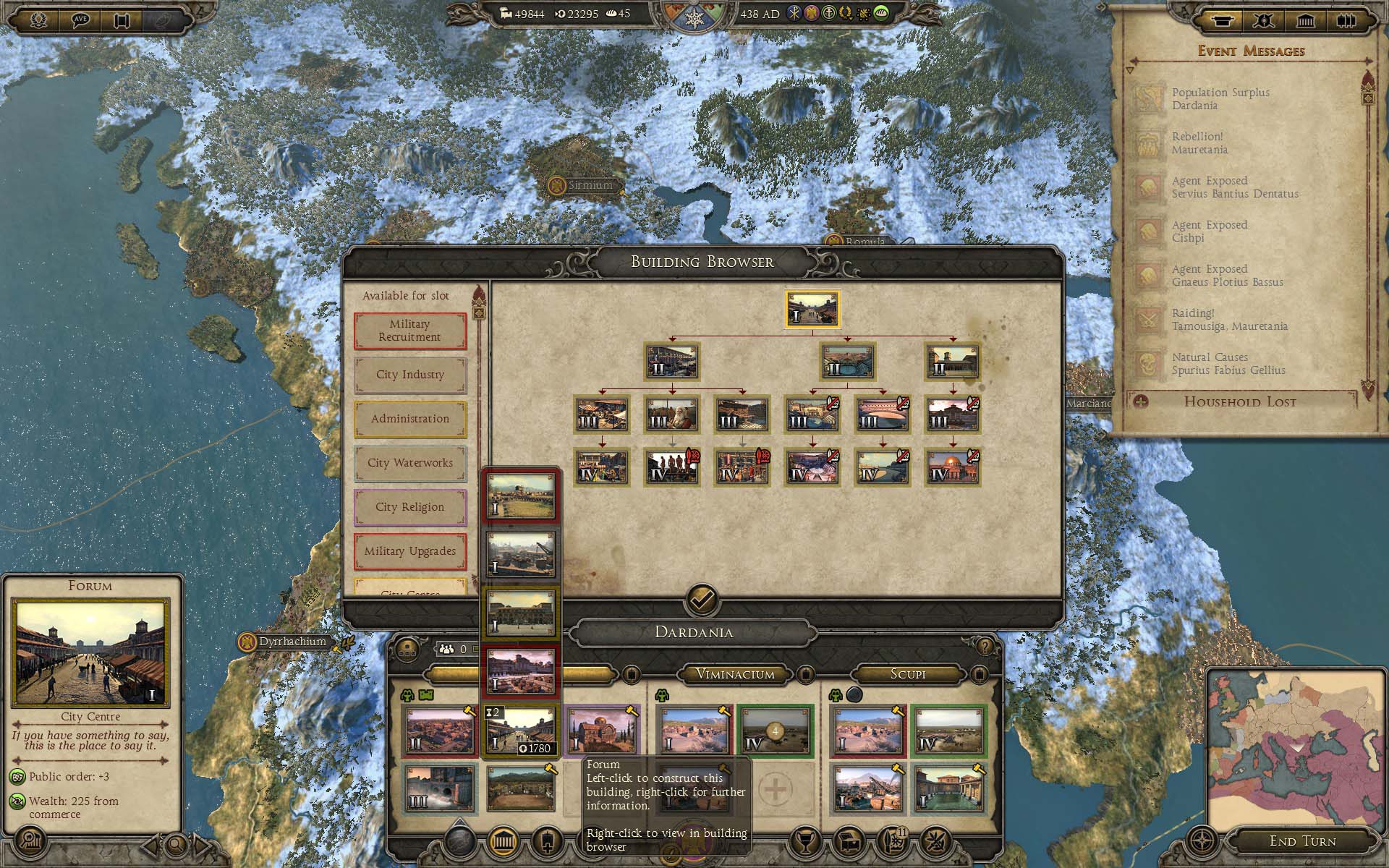
Task: Add a building in the empty plus slot
Action: [x=774, y=789]
